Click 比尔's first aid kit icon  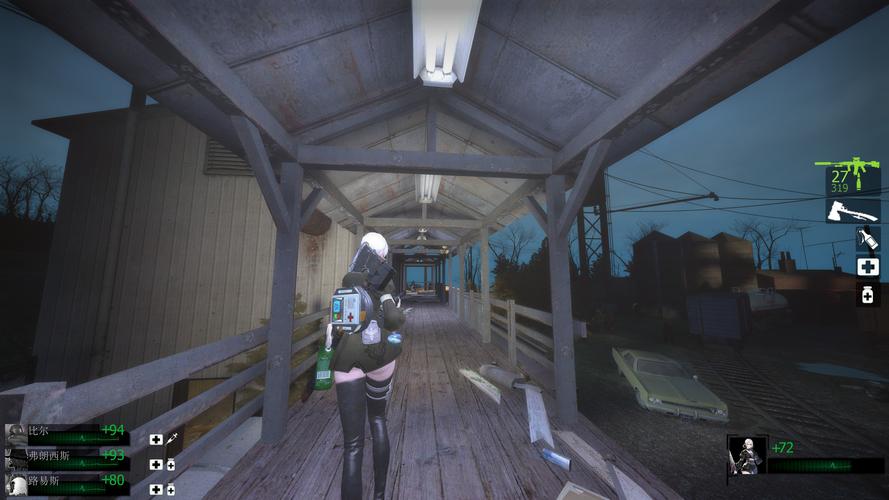tap(156, 439)
